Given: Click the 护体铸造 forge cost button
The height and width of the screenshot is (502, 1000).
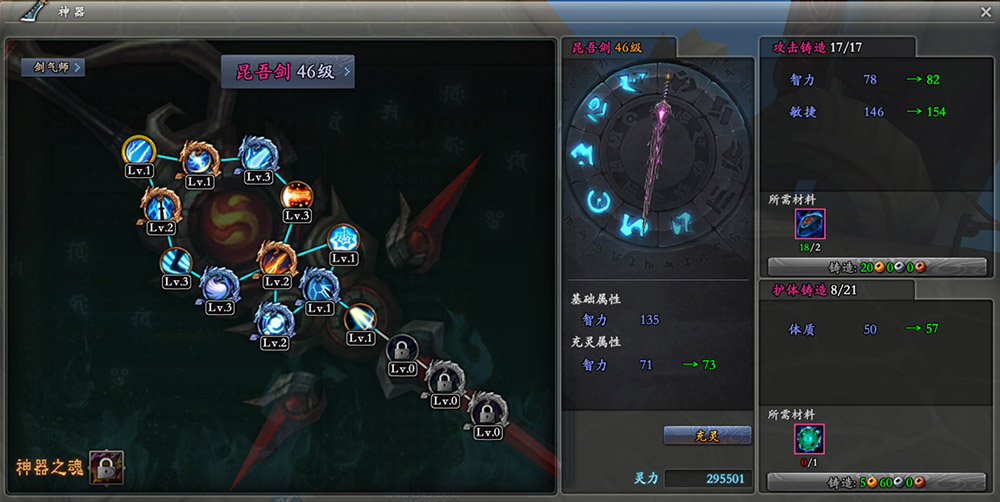Looking at the screenshot, I should (x=861, y=481).
